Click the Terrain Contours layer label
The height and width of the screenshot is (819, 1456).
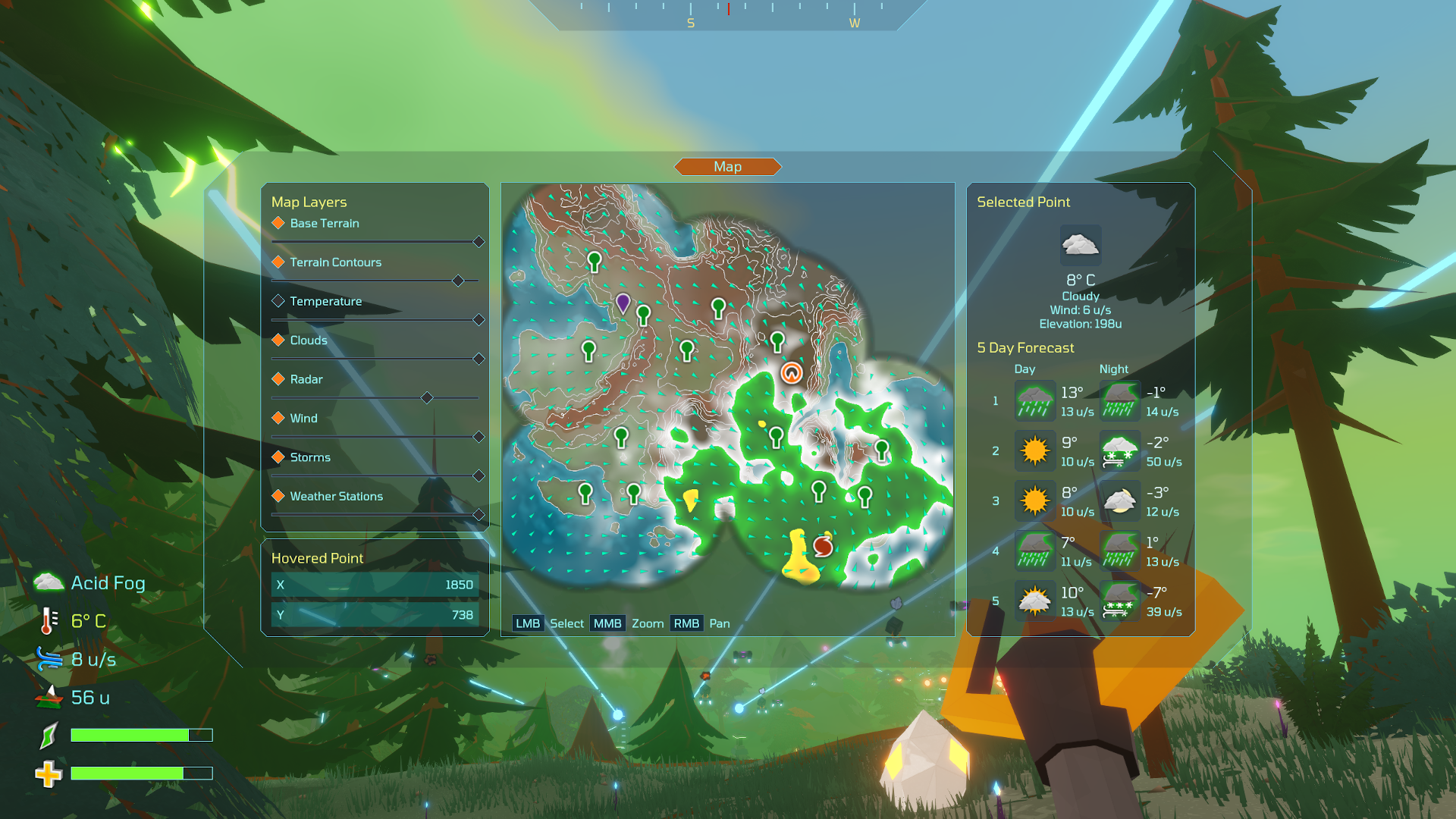point(335,262)
